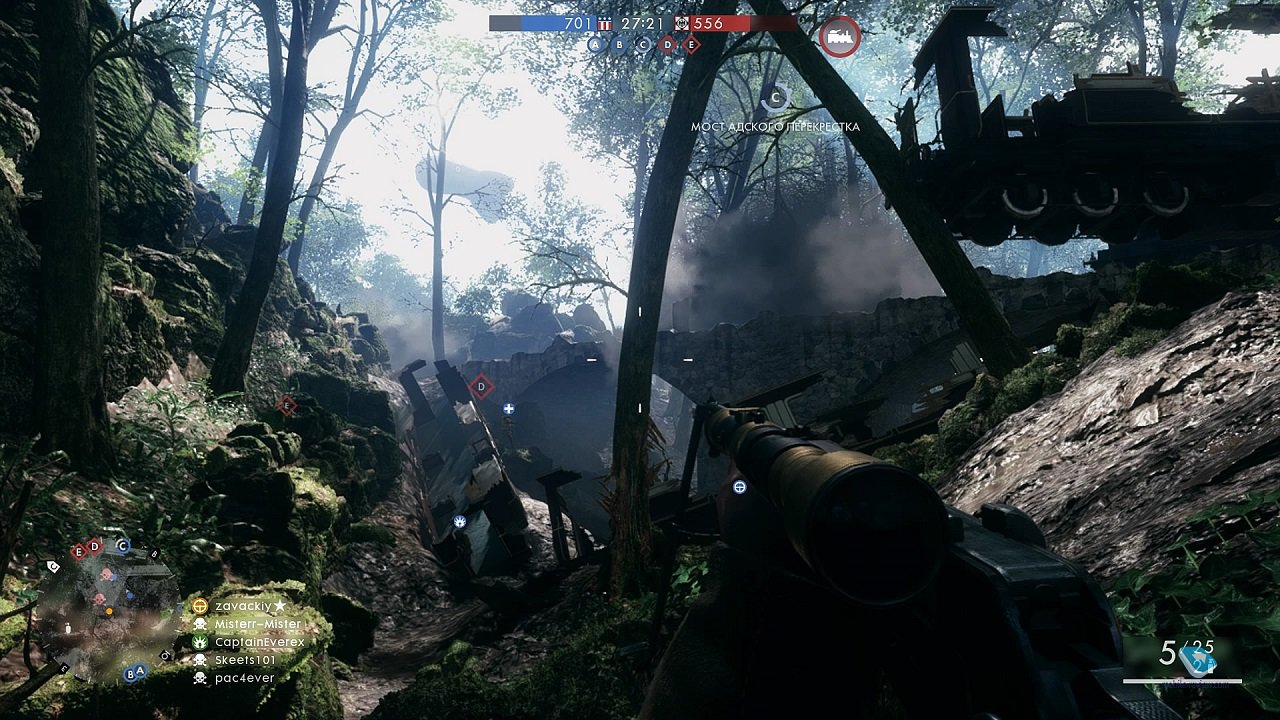1280x720 pixels.
Task: Click the German team emblem icon
Action: 680,25
